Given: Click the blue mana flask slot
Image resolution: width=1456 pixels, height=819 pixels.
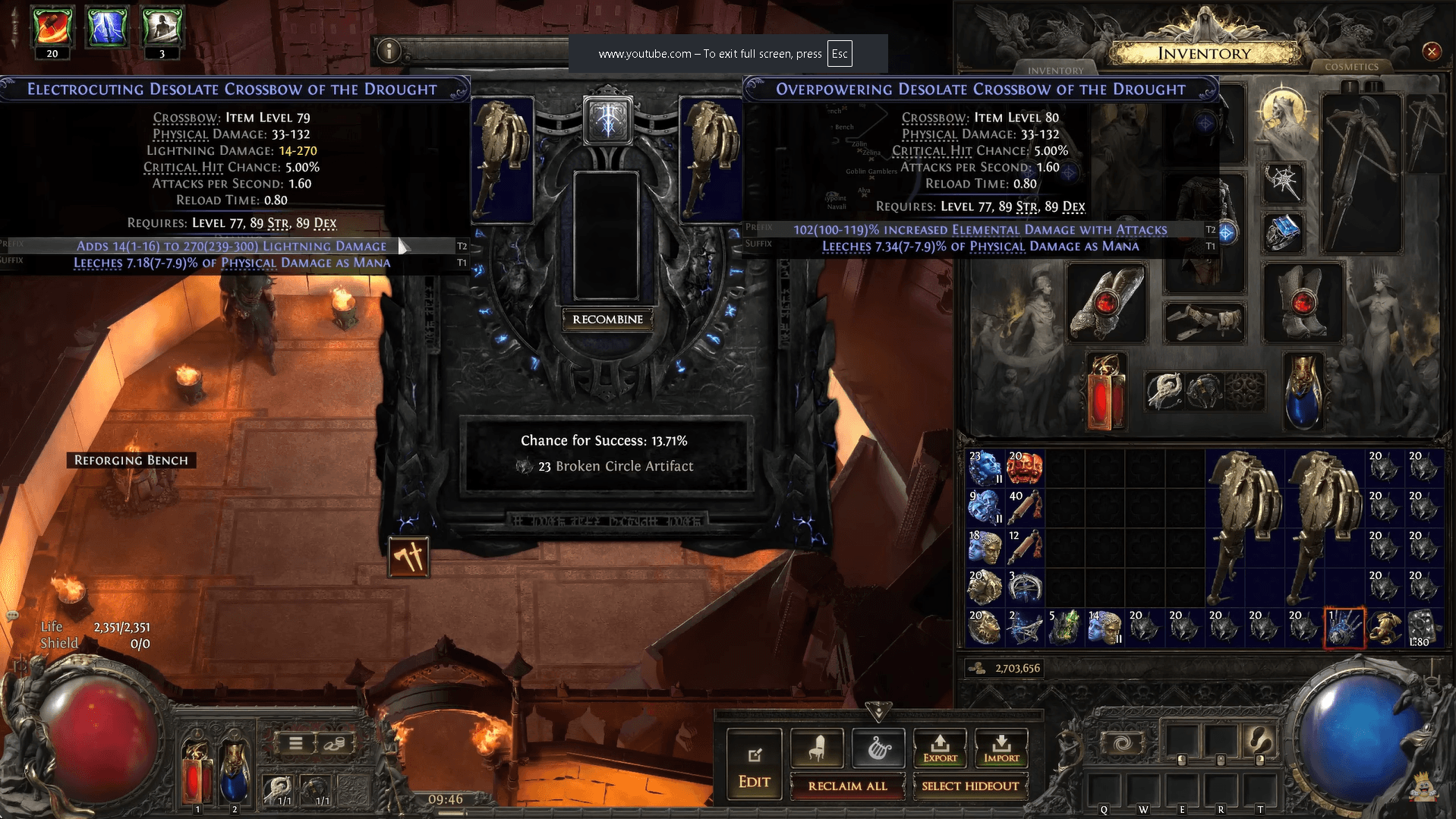Looking at the screenshot, I should 1303,392.
